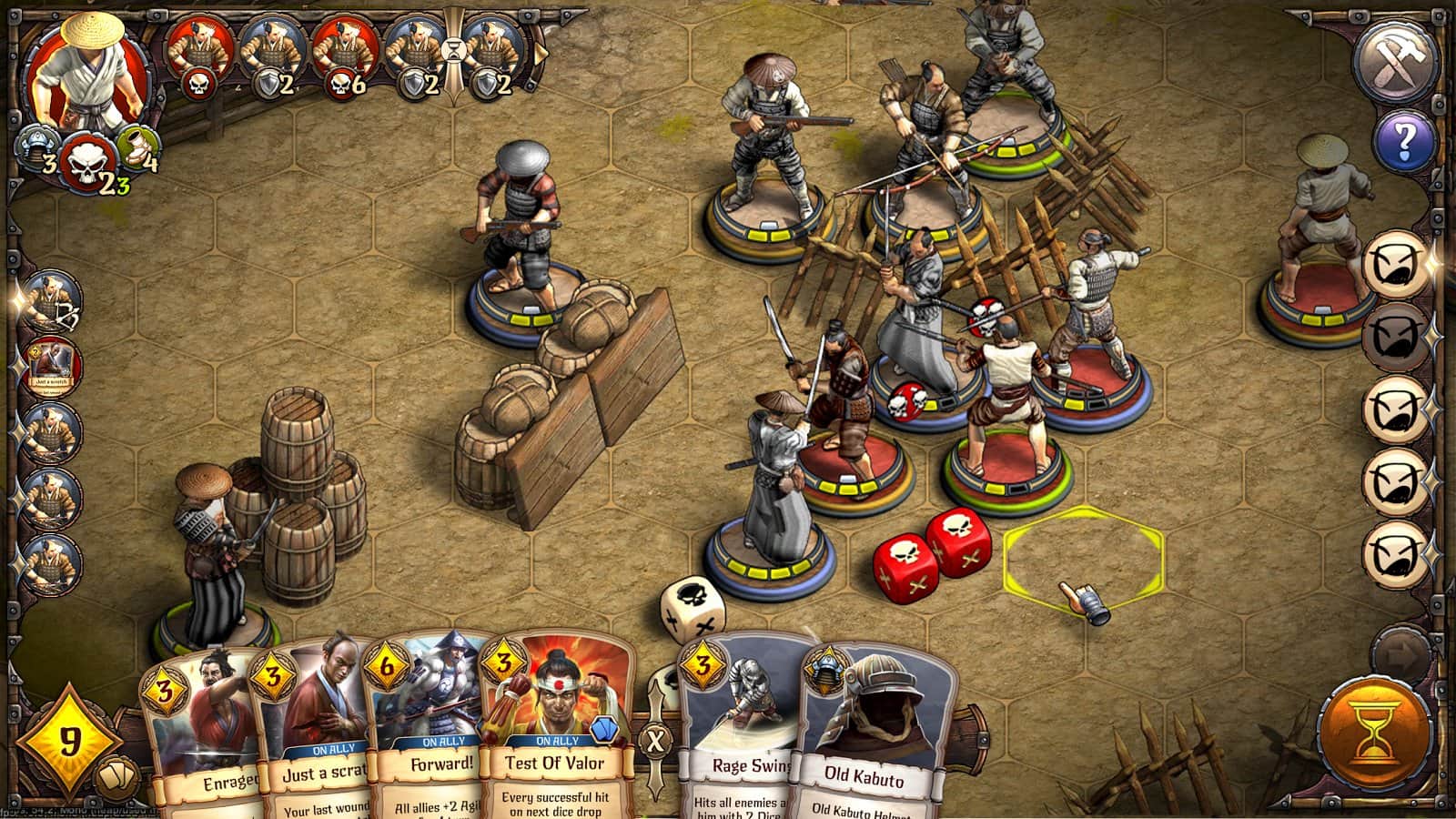Select the turn-order portrait showing skull 6
Screen dimensions: 1456x819
tap(344, 56)
